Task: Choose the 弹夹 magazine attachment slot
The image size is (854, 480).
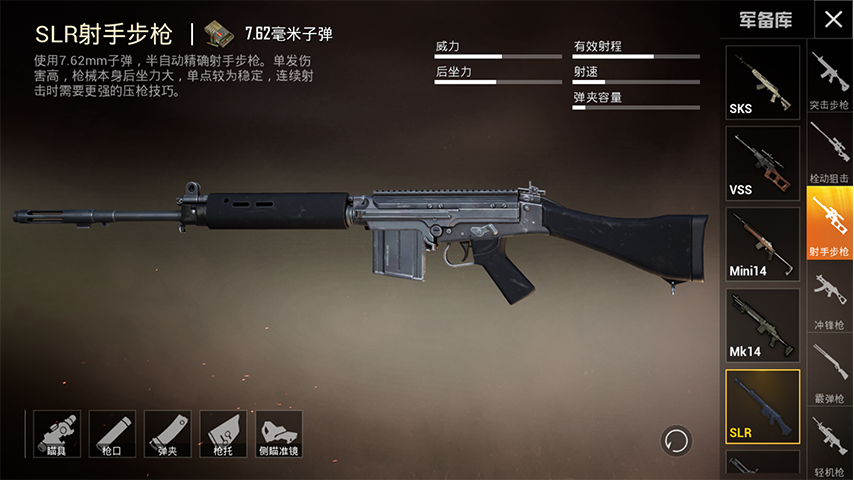Action: (168, 434)
